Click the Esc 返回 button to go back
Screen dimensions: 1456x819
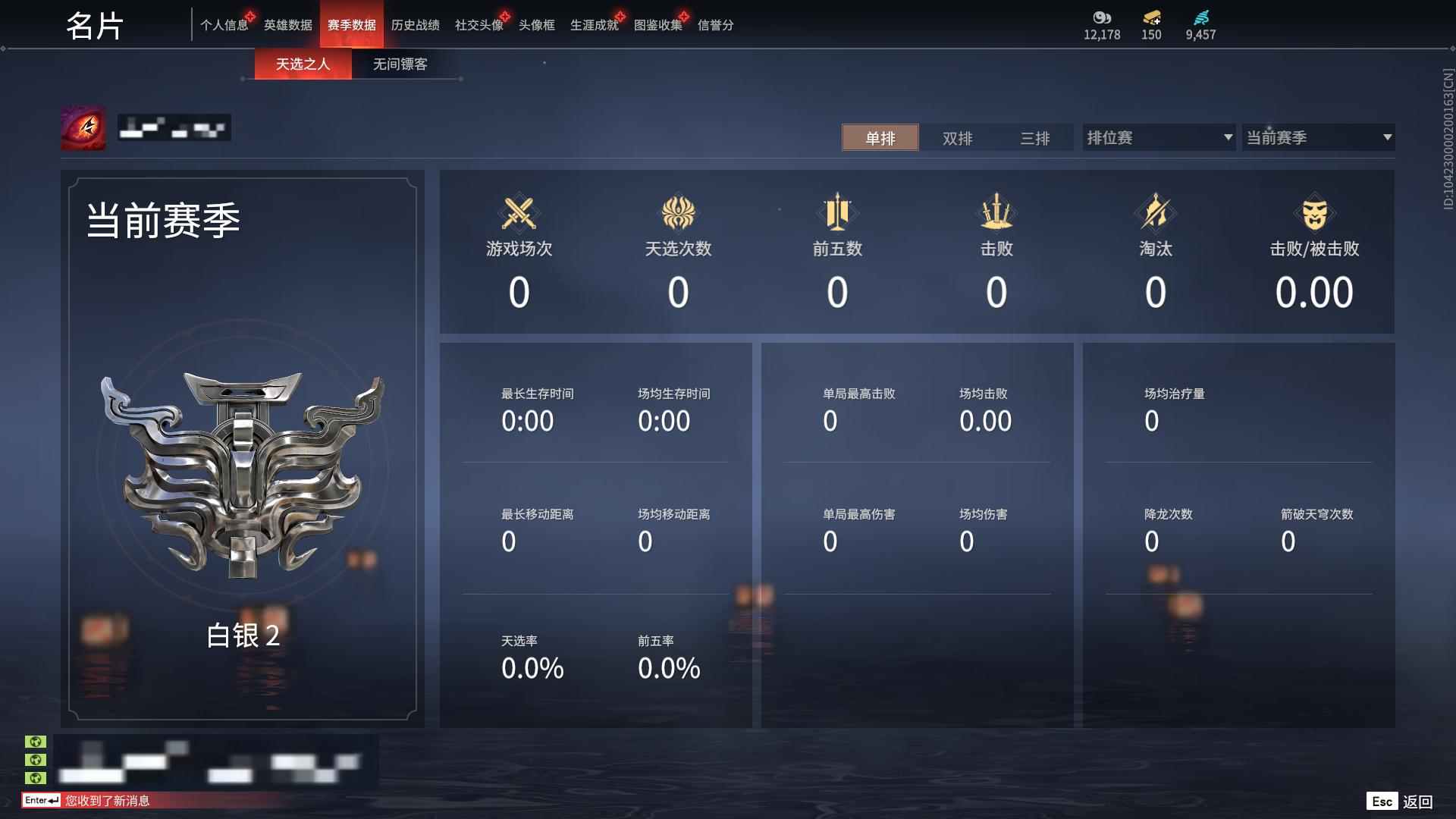pos(1401,800)
